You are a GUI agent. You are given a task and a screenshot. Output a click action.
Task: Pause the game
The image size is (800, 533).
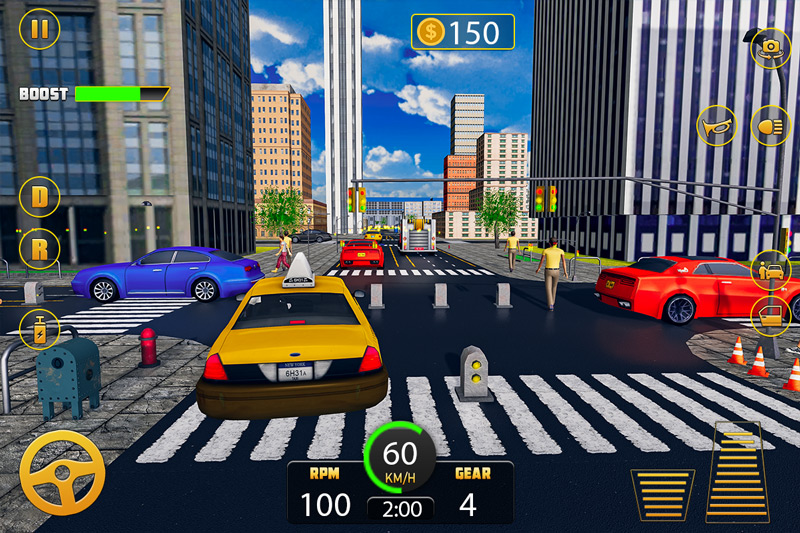point(39,28)
